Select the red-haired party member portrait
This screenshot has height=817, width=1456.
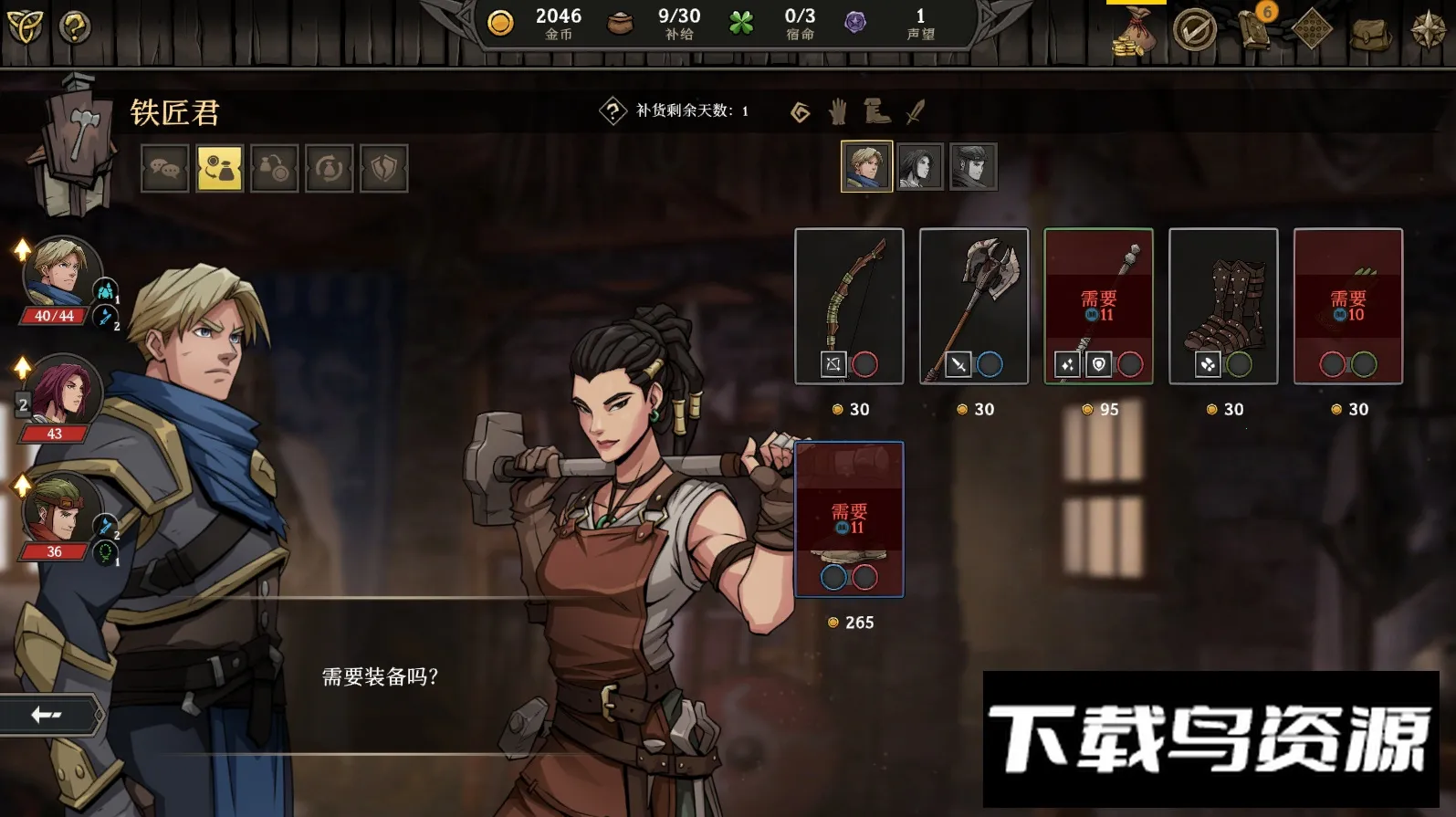coord(58,393)
